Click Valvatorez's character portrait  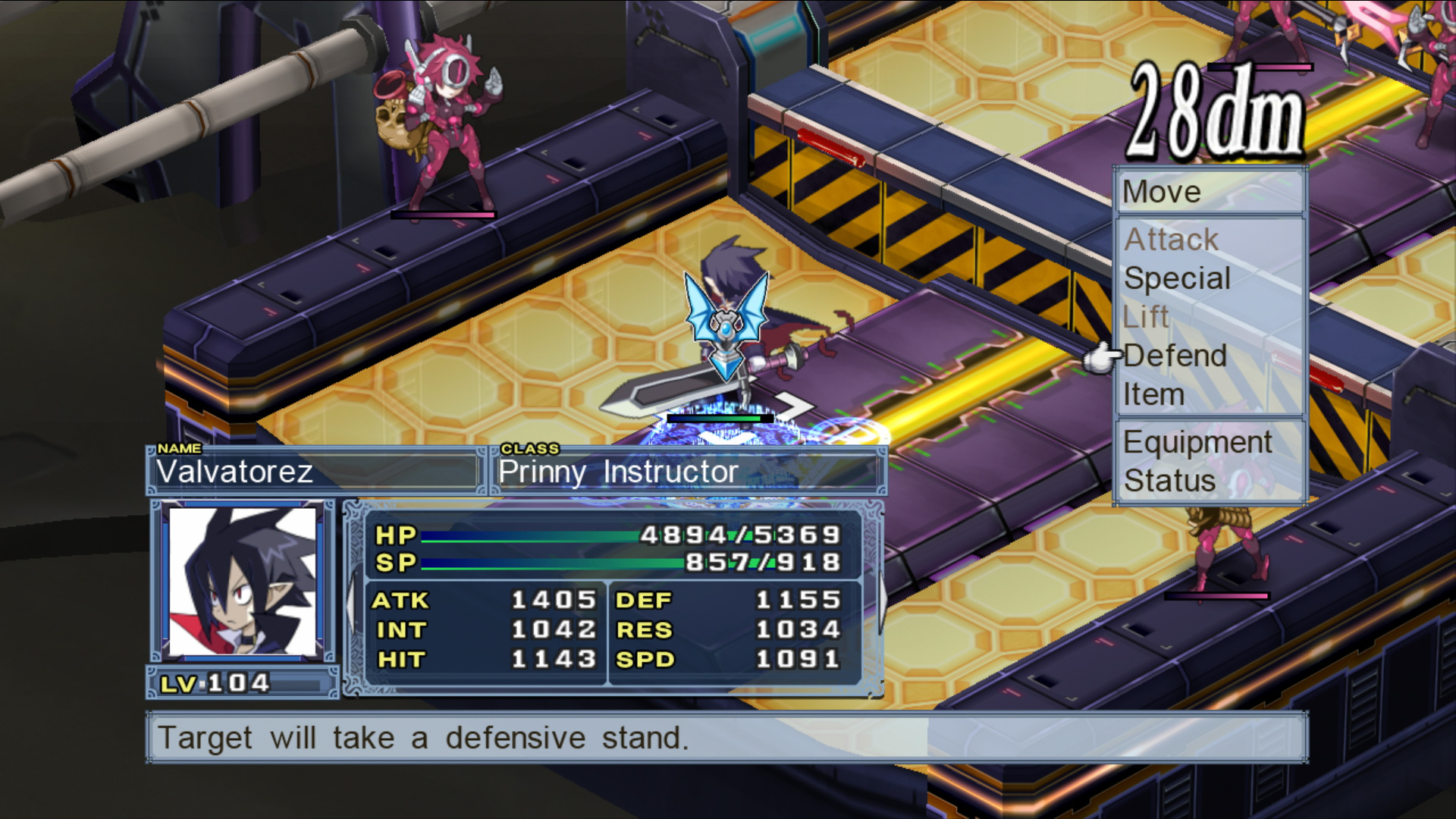tap(243, 582)
